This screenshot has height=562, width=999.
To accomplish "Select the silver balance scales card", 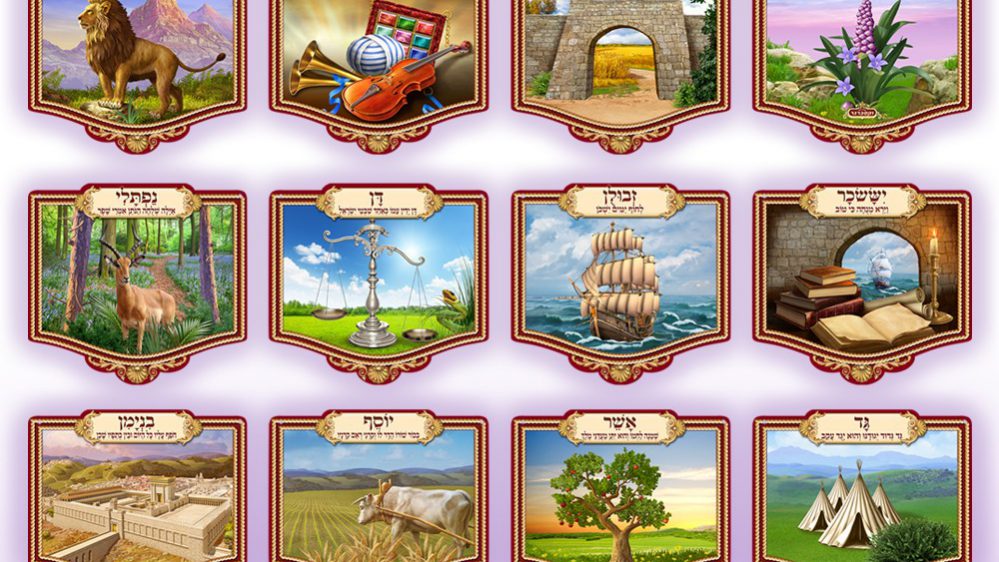I will coord(379,279).
